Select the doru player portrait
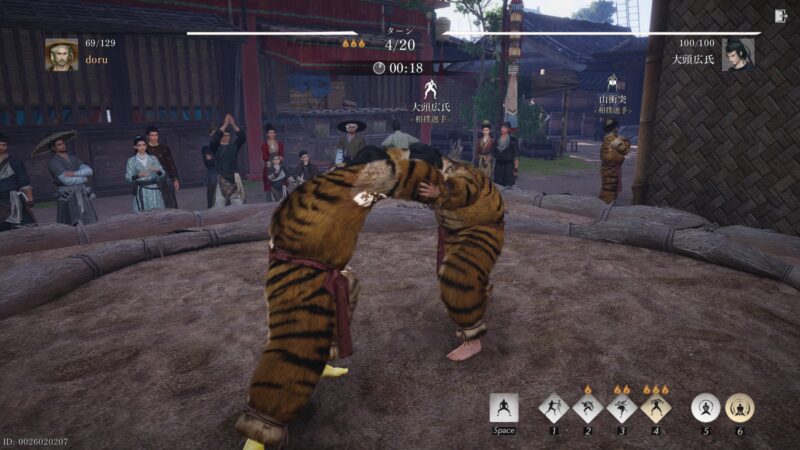800x450 pixels. click(61, 54)
